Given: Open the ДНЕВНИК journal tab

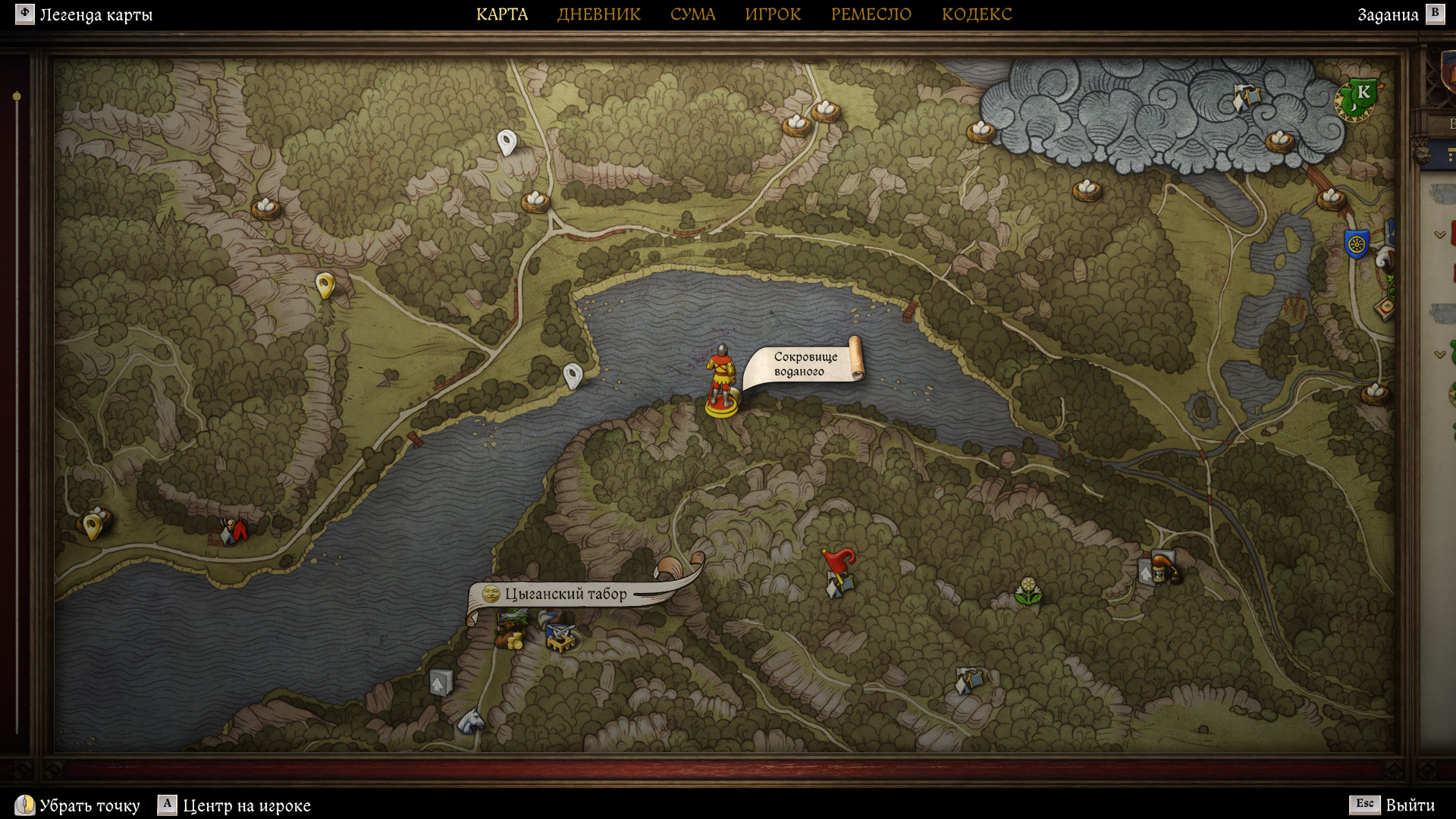Looking at the screenshot, I should 598,14.
